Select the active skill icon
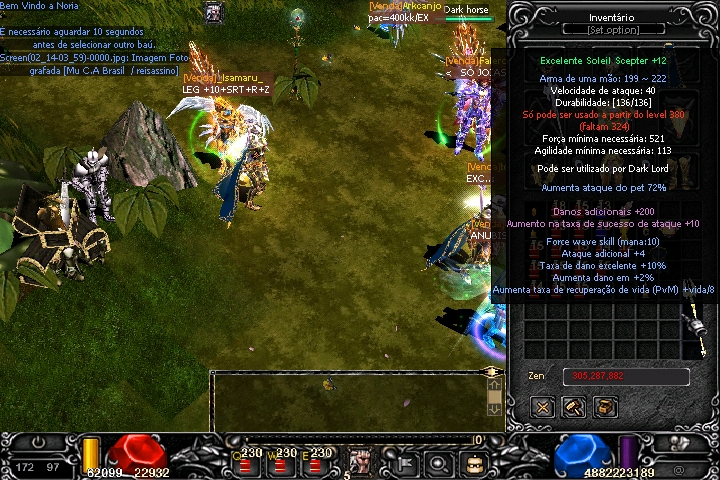Image resolution: width=720 pixels, height=480 pixels. point(358,462)
